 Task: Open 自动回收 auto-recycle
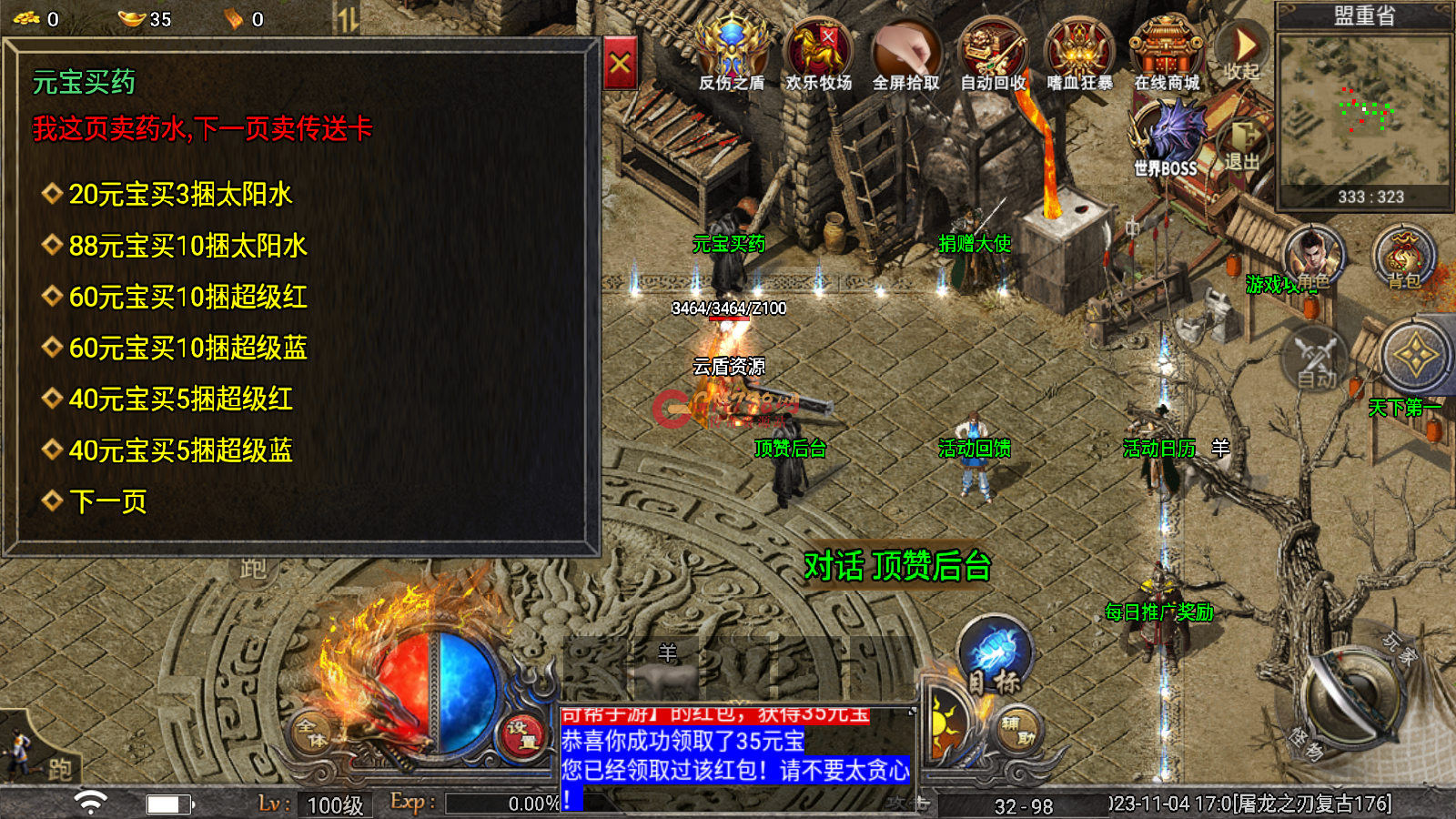[x=993, y=56]
